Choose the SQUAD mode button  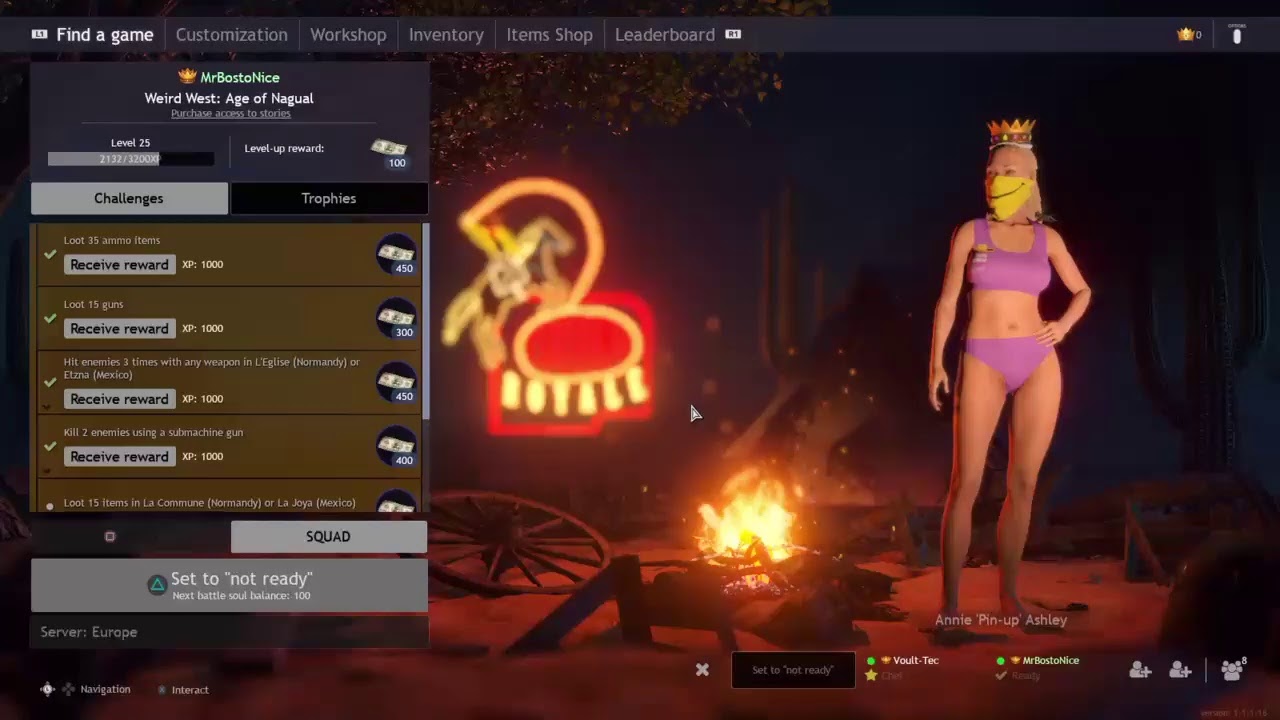(x=328, y=537)
